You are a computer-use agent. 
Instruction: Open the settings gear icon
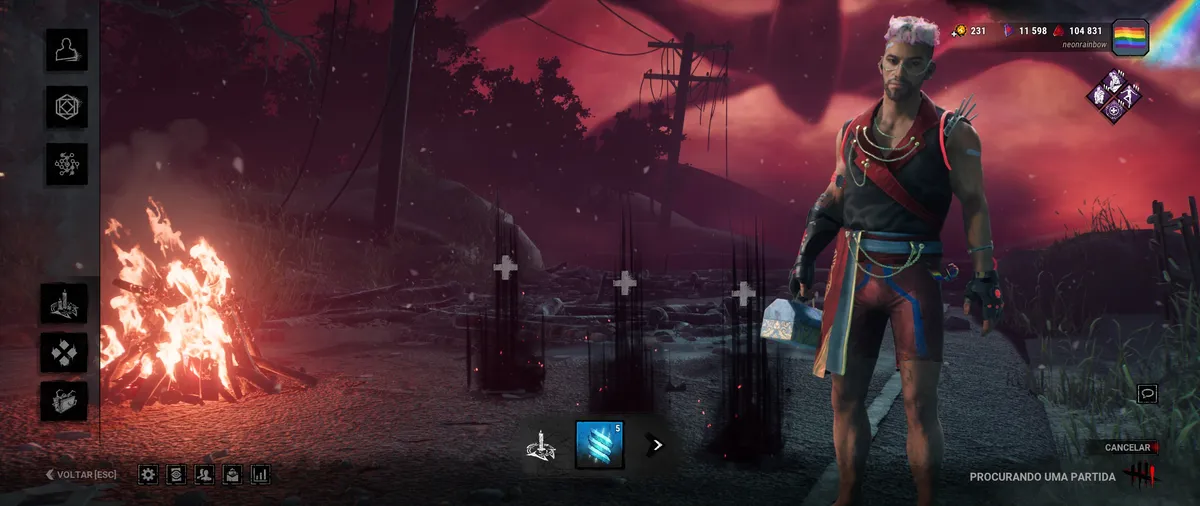tap(148, 474)
